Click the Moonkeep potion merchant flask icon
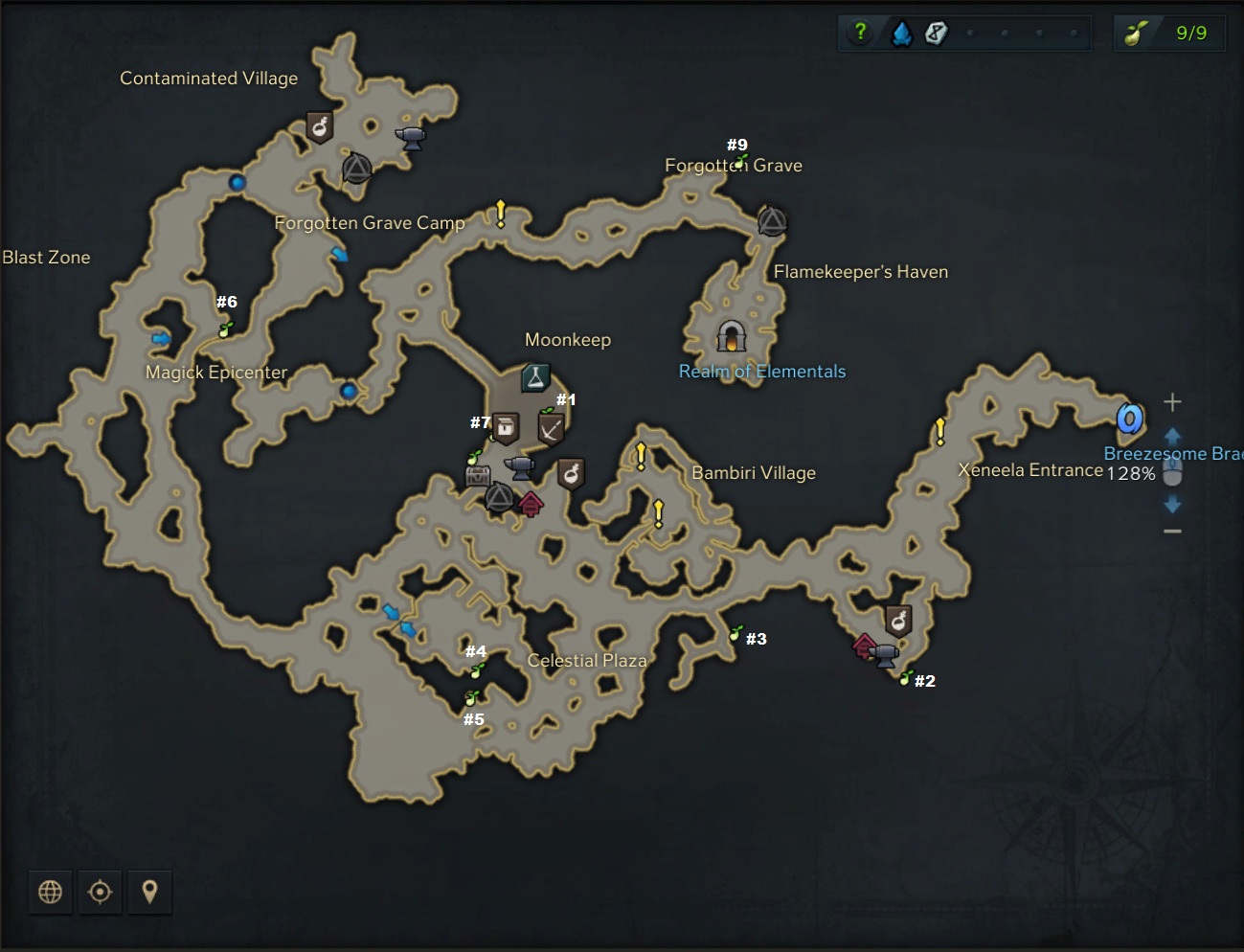Screen dimensions: 1244x952 pos(535,377)
